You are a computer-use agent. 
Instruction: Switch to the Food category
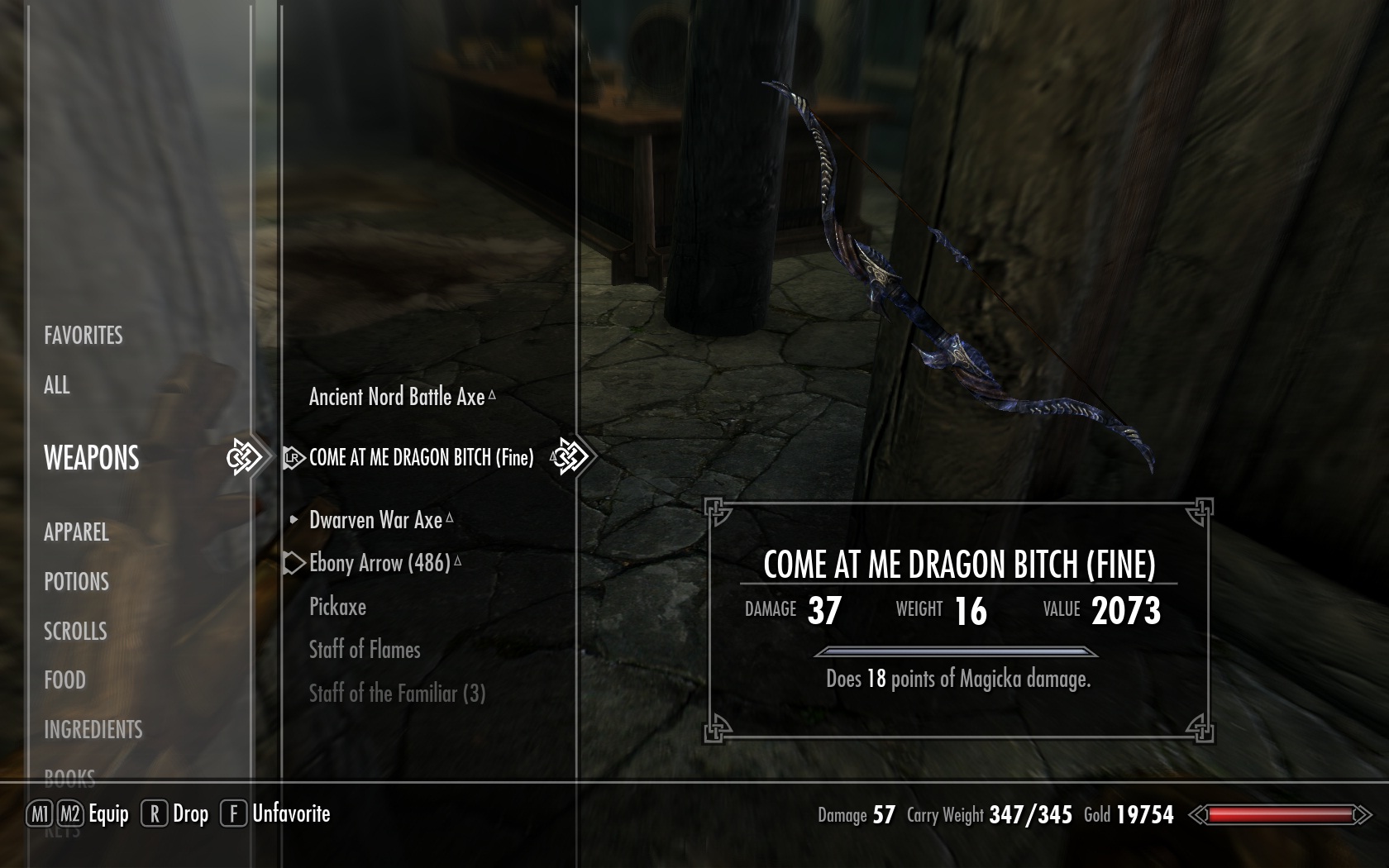[64, 680]
